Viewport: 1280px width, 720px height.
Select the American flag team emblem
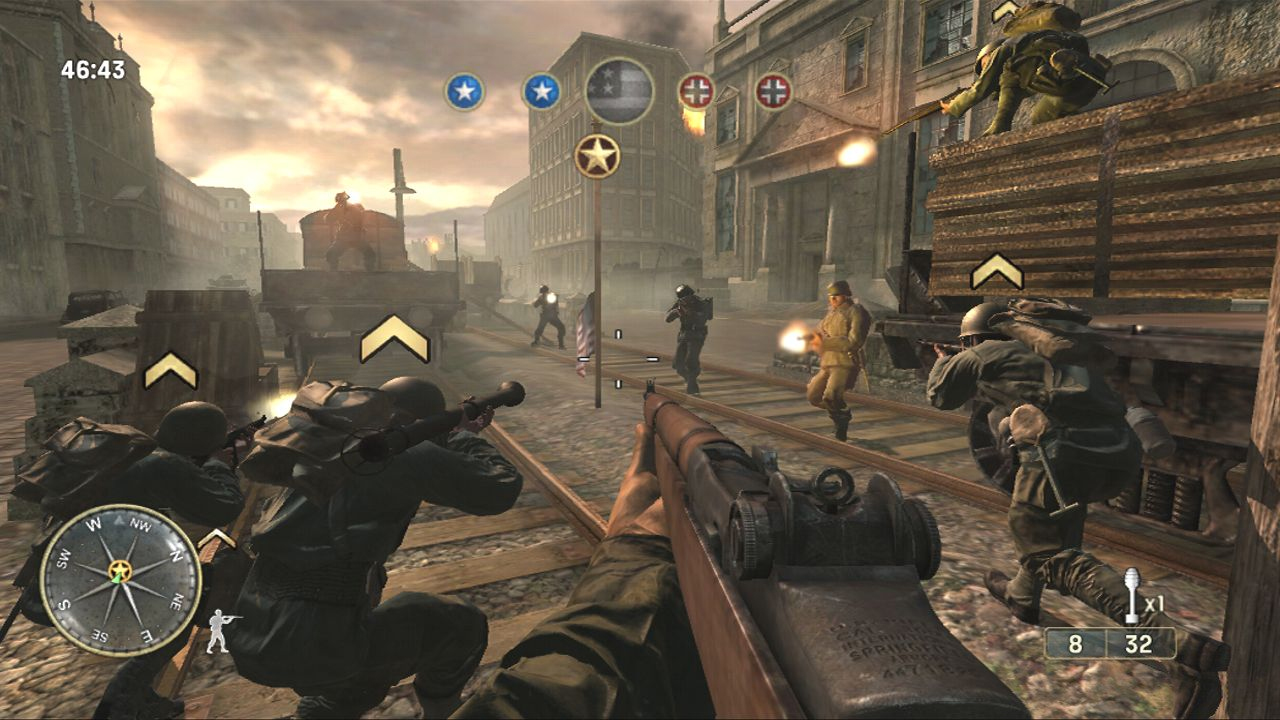pyautogui.click(x=618, y=90)
